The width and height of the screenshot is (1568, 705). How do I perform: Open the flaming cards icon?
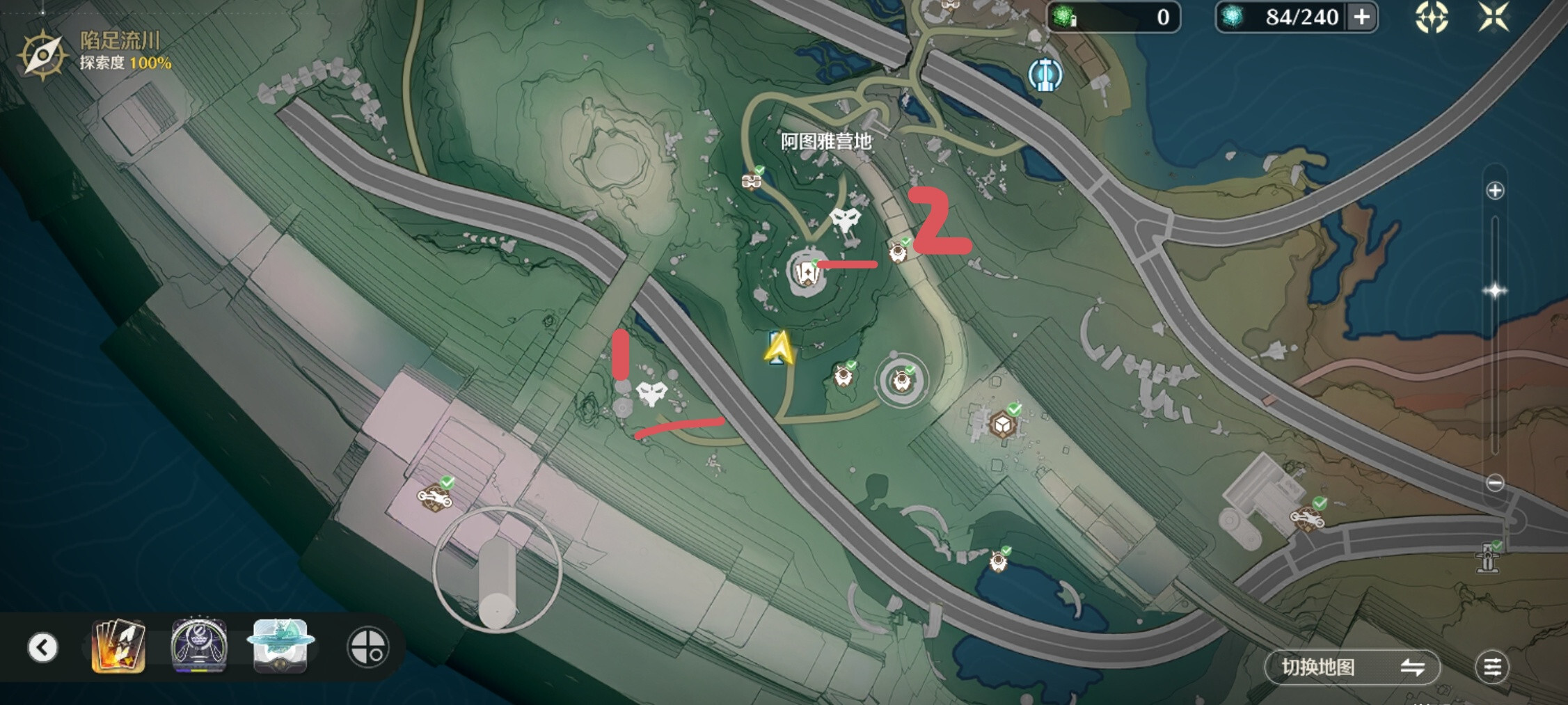(118, 647)
